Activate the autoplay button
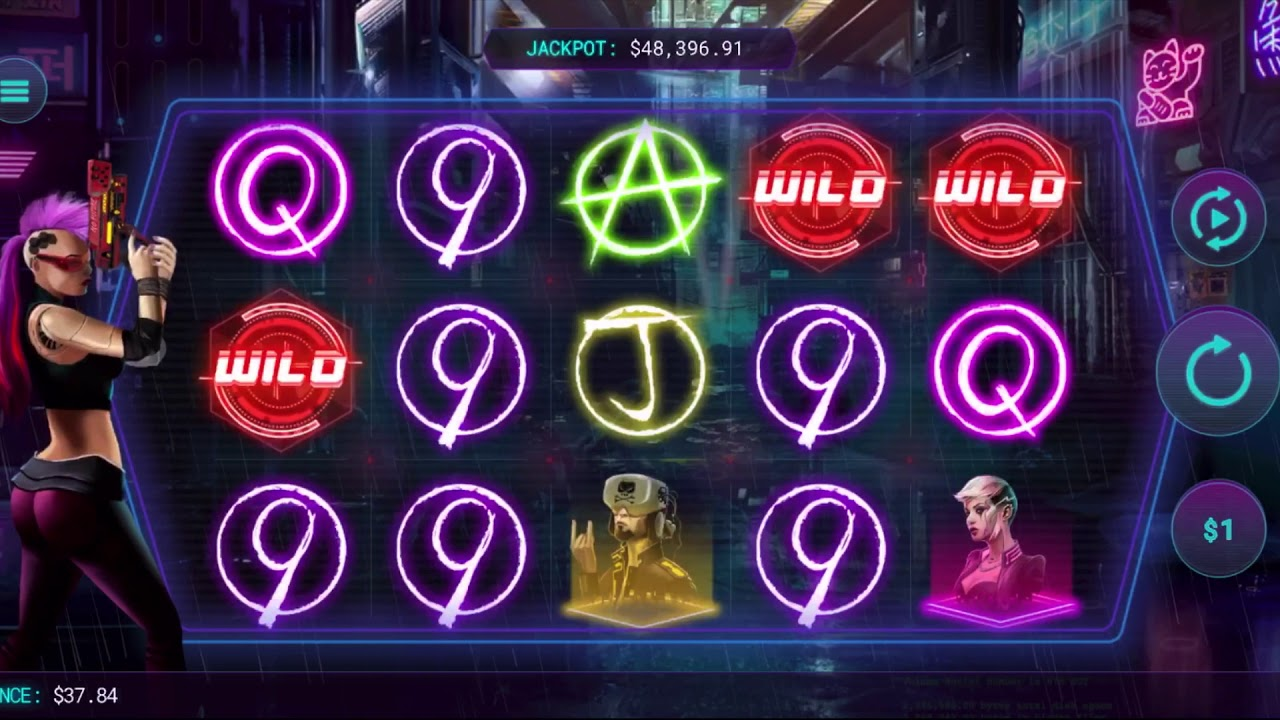Viewport: 1280px width, 720px height. click(1218, 217)
